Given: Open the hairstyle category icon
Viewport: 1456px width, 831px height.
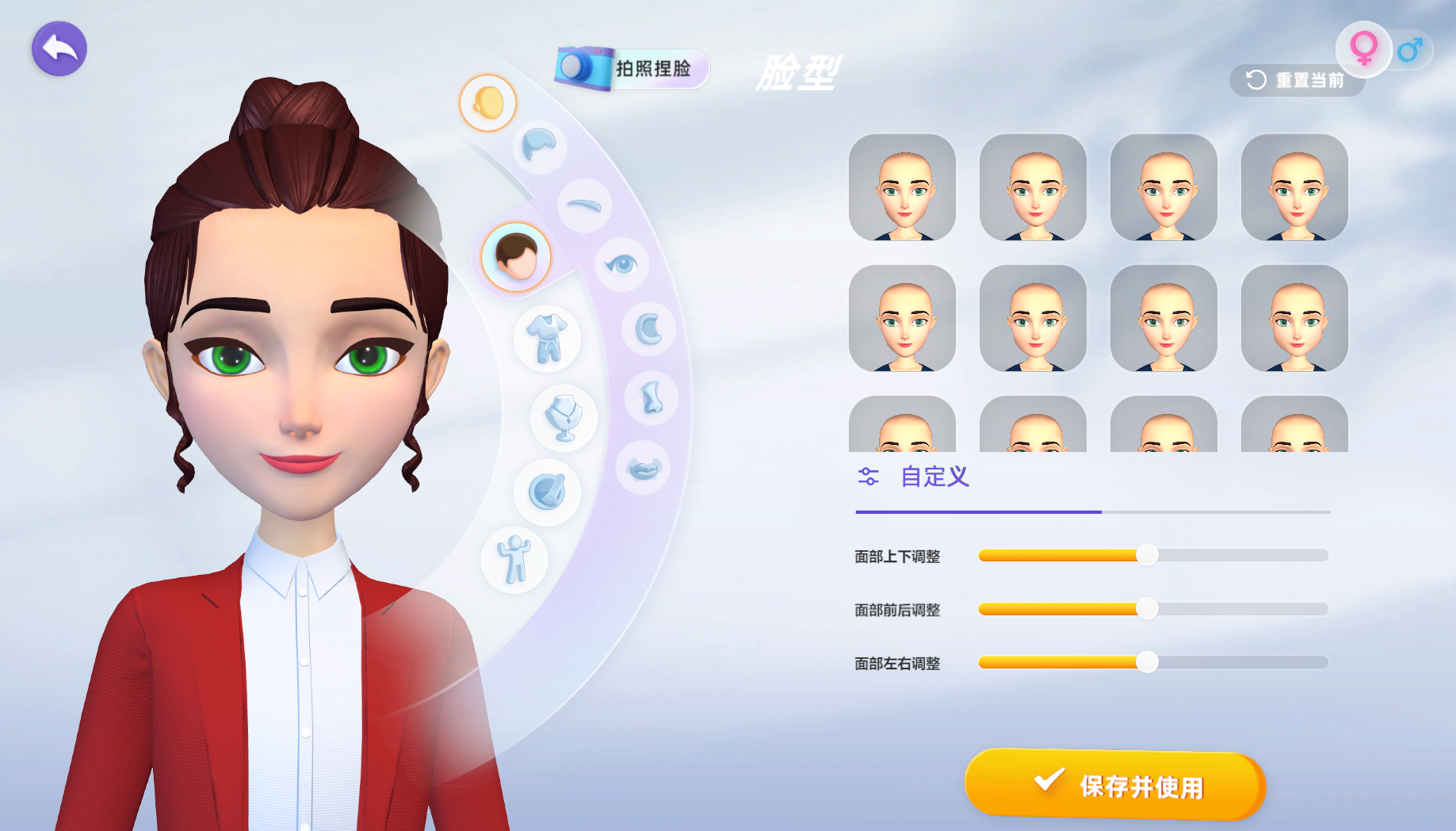Looking at the screenshot, I should click(x=540, y=145).
